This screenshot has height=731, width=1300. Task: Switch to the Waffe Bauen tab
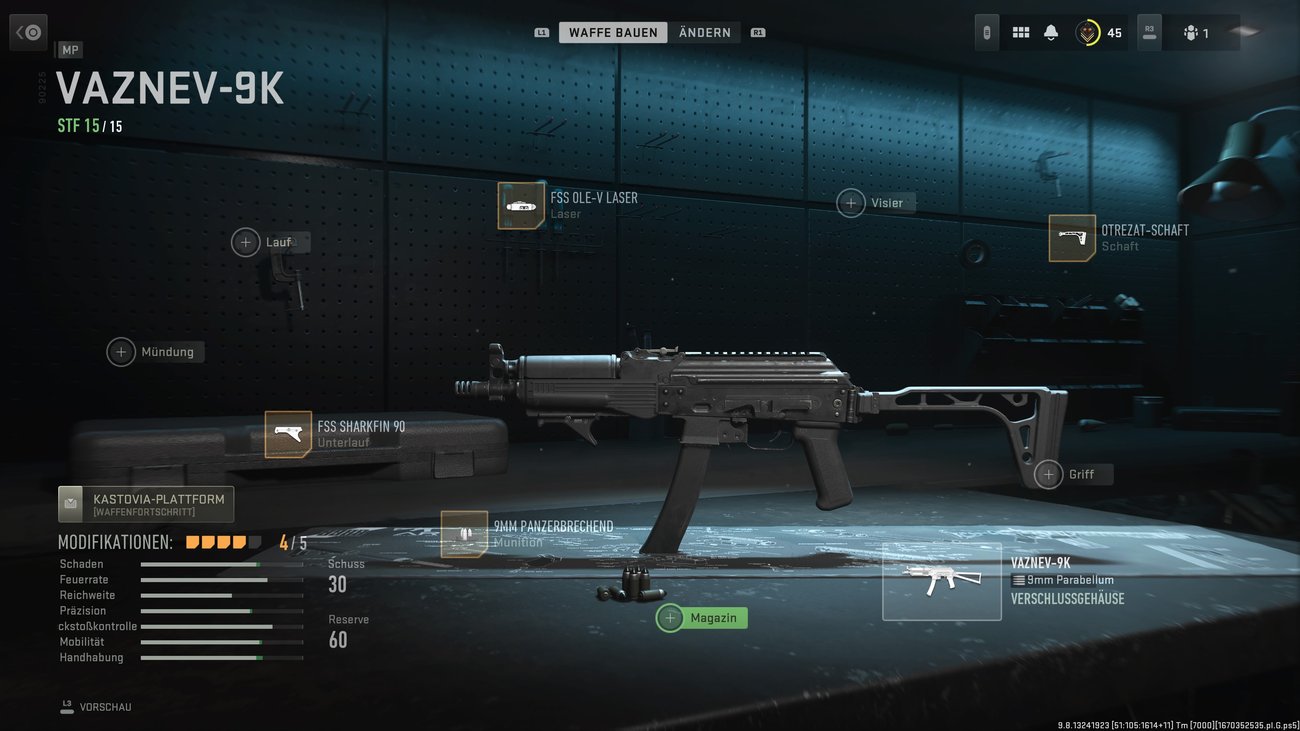[613, 33]
